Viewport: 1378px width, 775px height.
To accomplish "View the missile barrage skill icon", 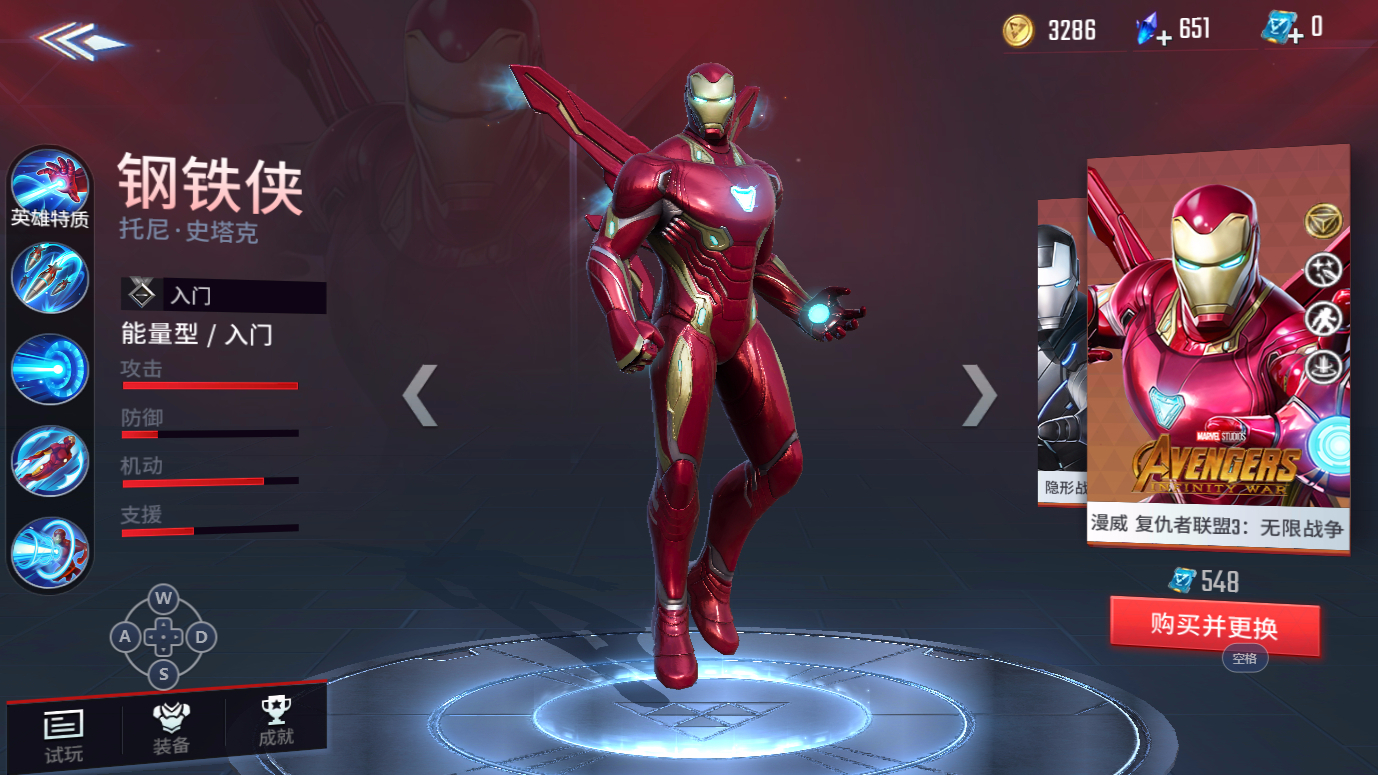I will coord(50,277).
